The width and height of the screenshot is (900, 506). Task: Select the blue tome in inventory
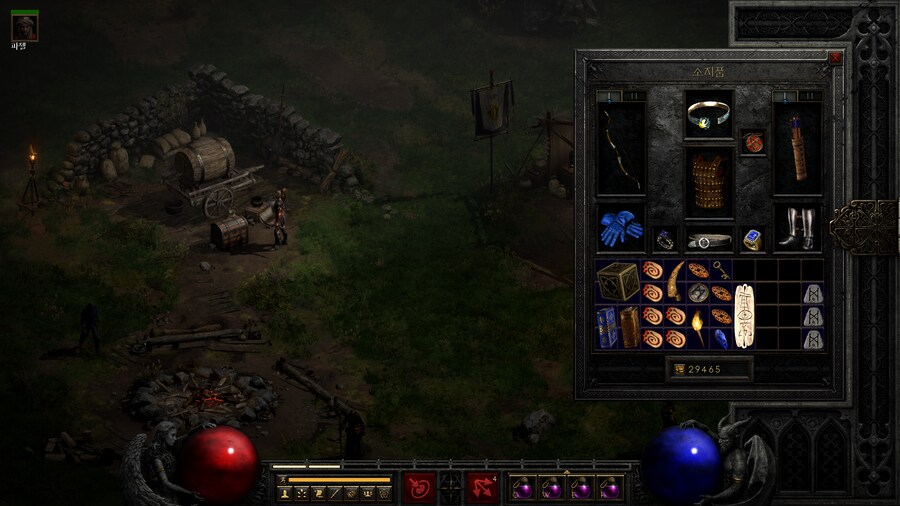coord(607,327)
